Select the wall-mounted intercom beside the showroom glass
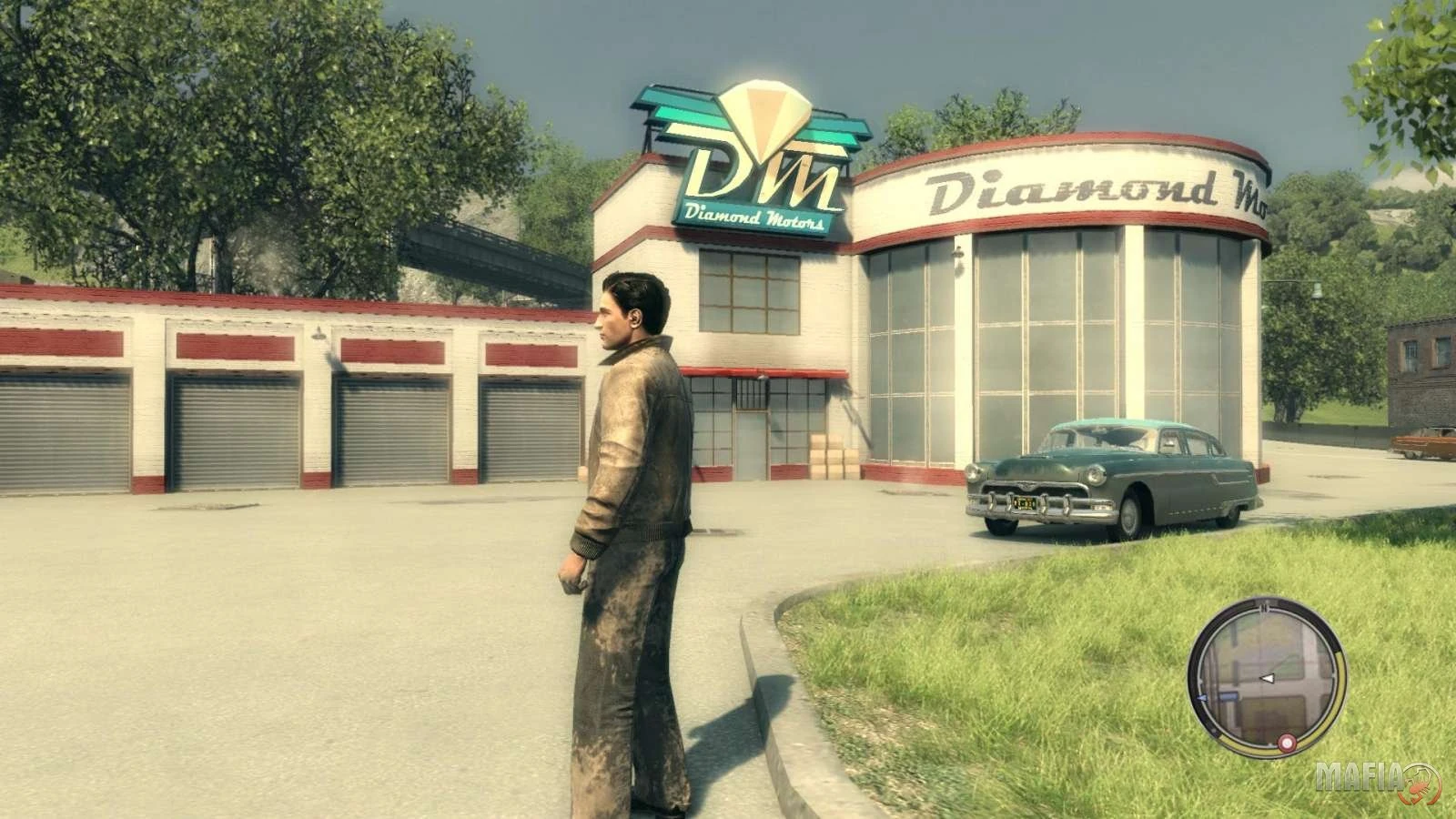This screenshot has width=1456, height=819. tap(958, 254)
